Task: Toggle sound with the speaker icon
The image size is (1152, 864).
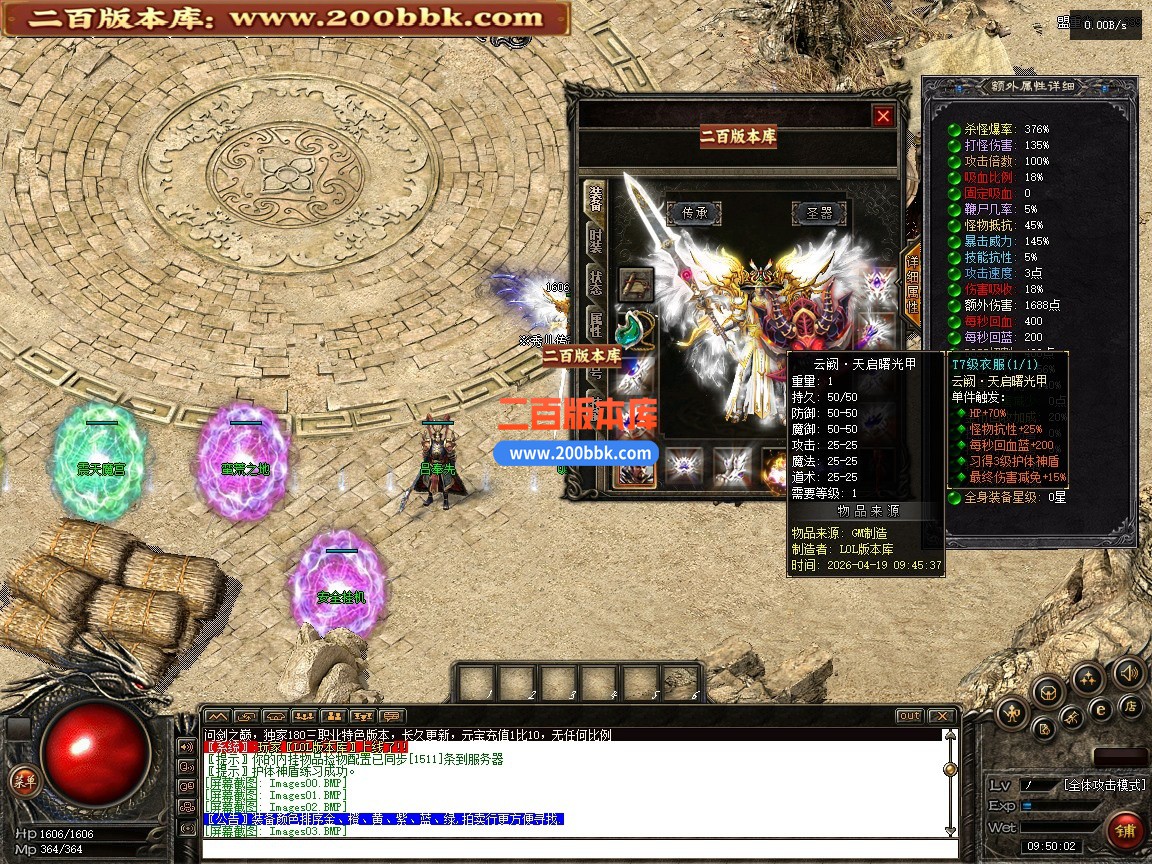Action: (1128, 673)
